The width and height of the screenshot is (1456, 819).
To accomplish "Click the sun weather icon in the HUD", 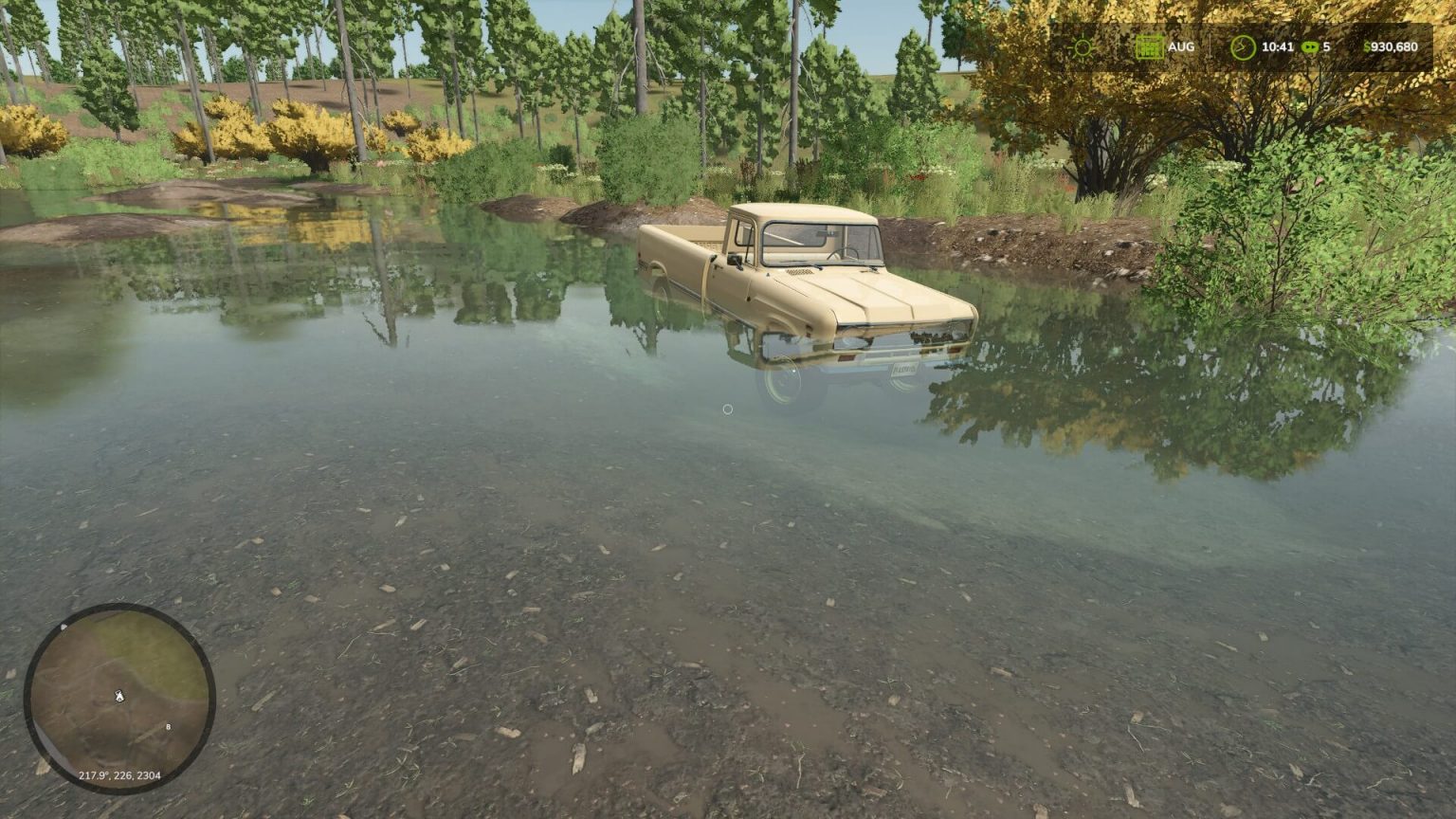I will [1083, 45].
